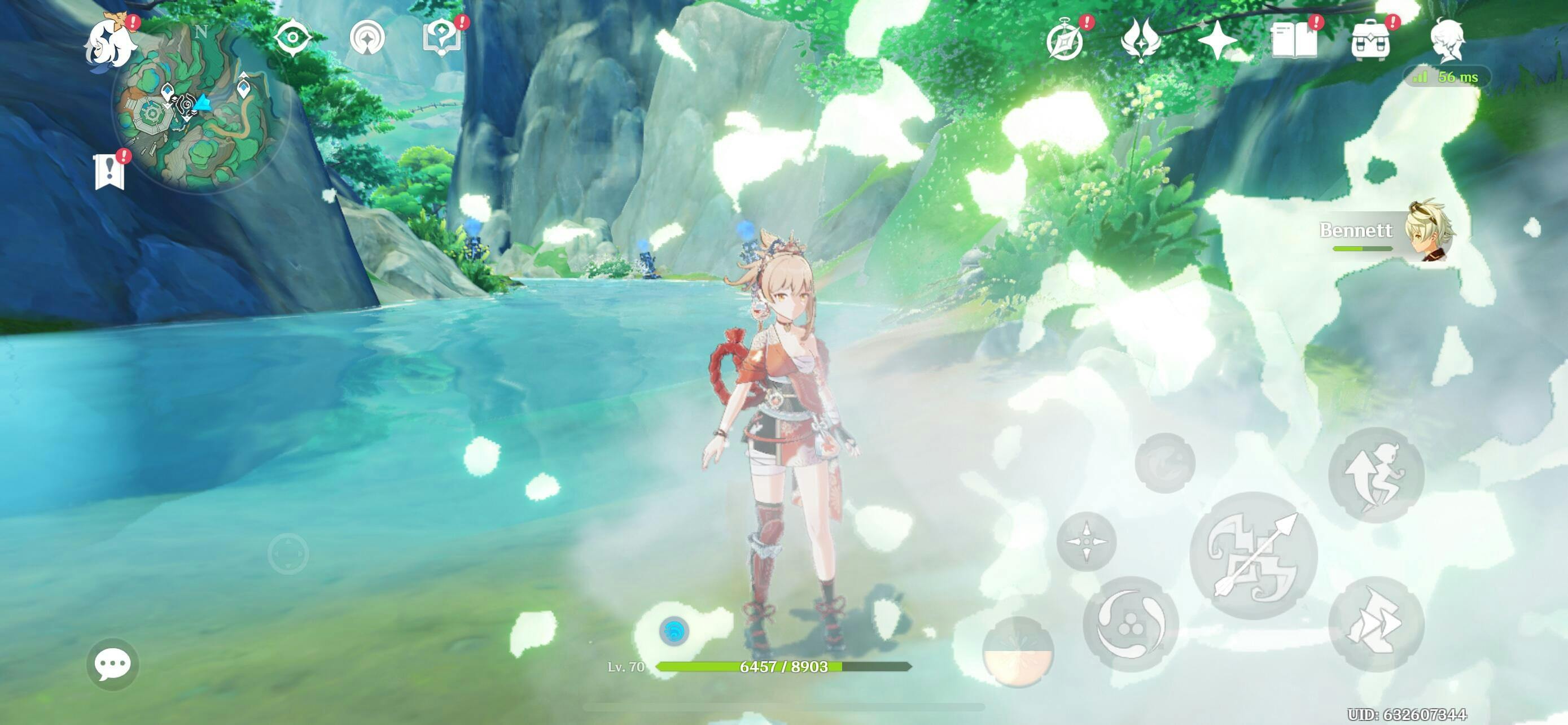Toggle the aim mode crosshair button
Image resolution: width=1568 pixels, height=725 pixels.
click(1087, 541)
